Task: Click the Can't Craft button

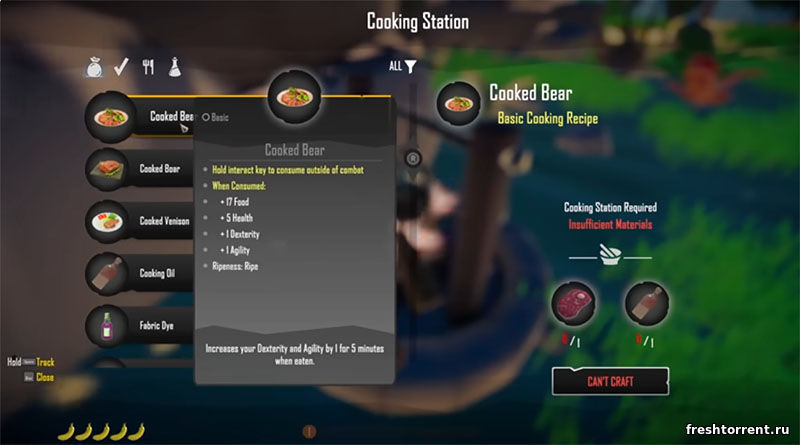Action: point(609,381)
